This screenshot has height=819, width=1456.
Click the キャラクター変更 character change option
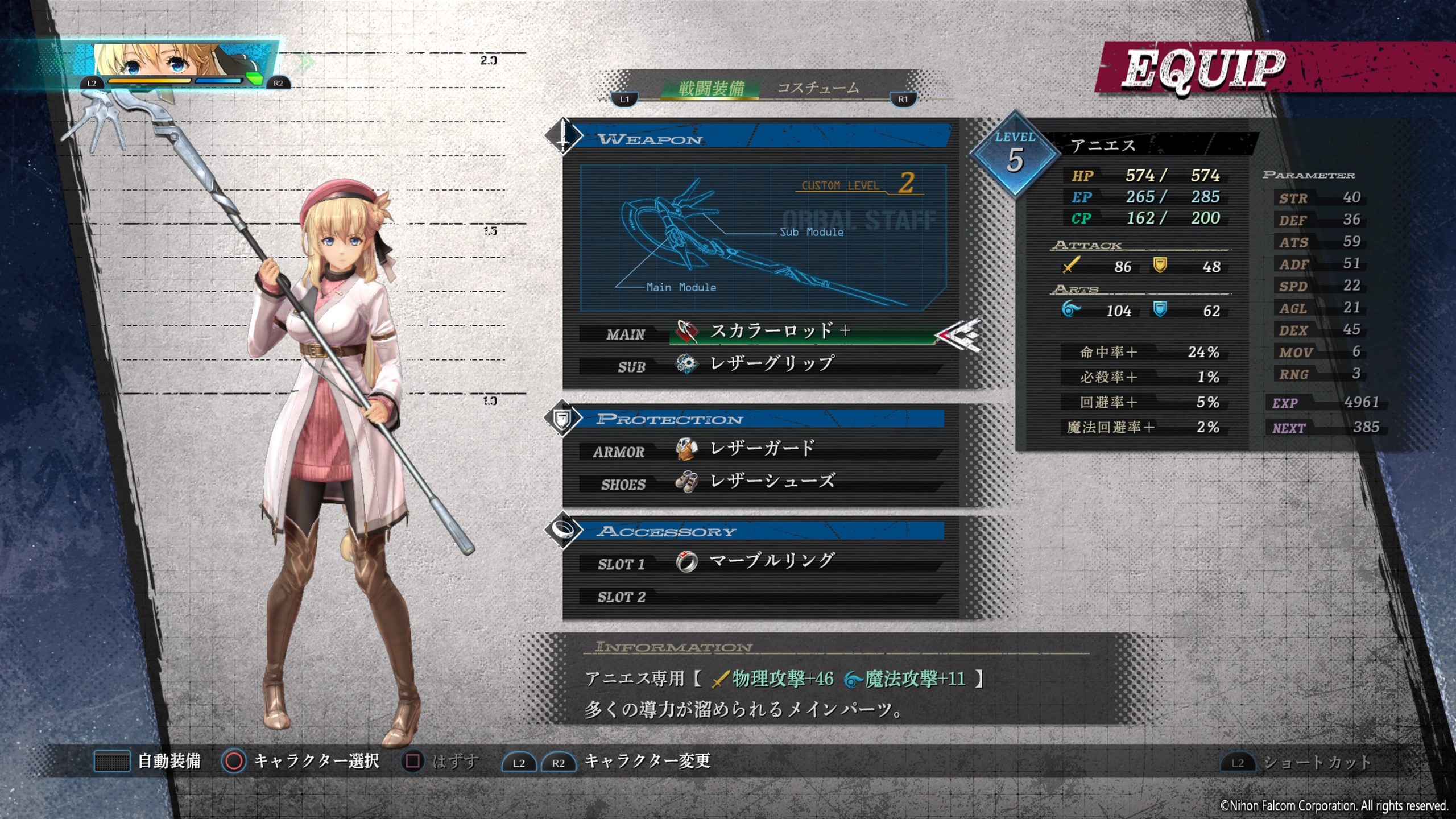tap(647, 761)
